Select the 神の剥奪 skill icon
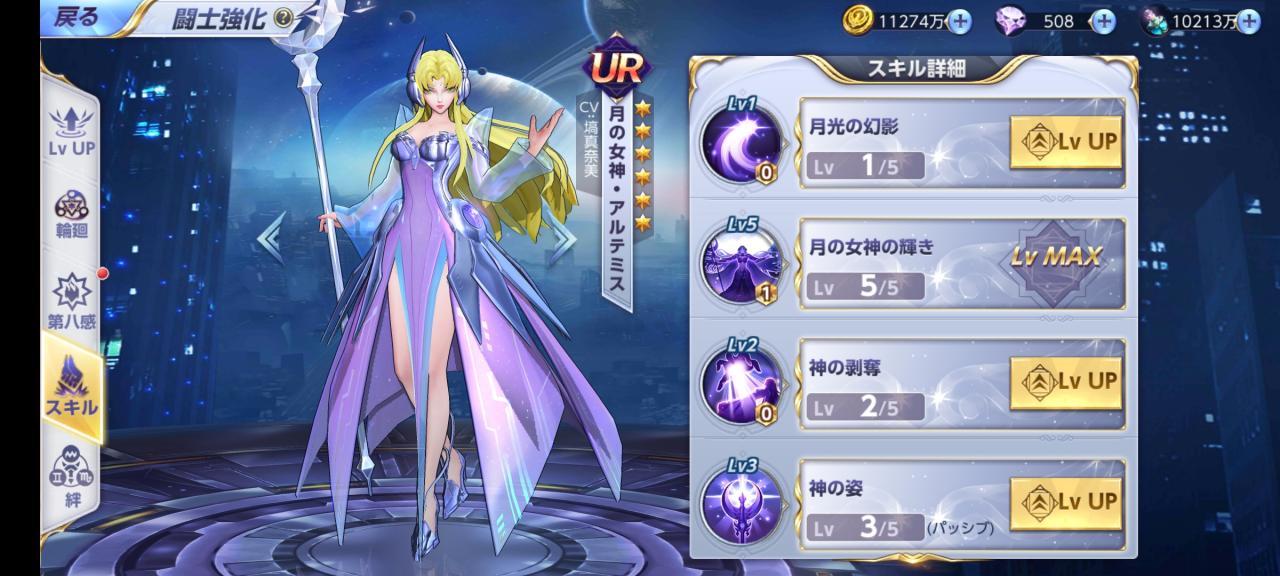 pos(741,382)
